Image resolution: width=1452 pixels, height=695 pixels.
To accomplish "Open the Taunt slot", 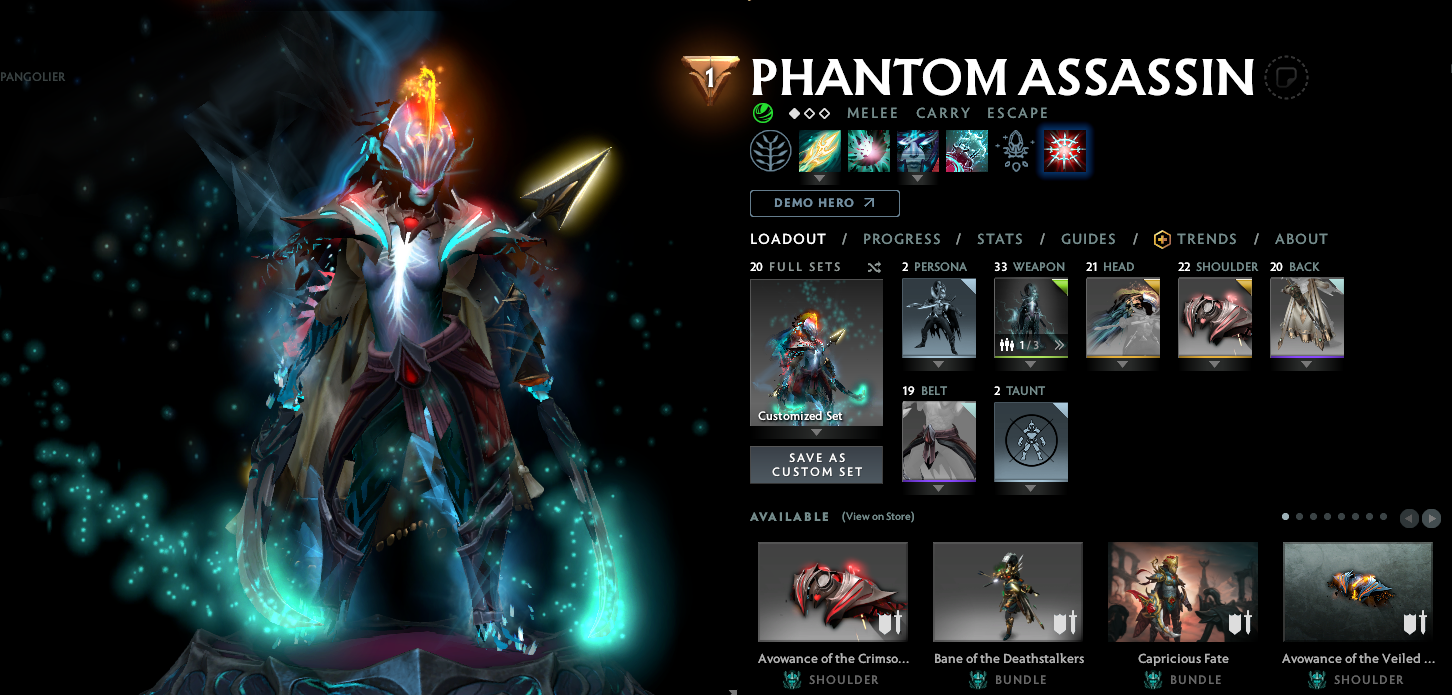I will [x=1030, y=441].
